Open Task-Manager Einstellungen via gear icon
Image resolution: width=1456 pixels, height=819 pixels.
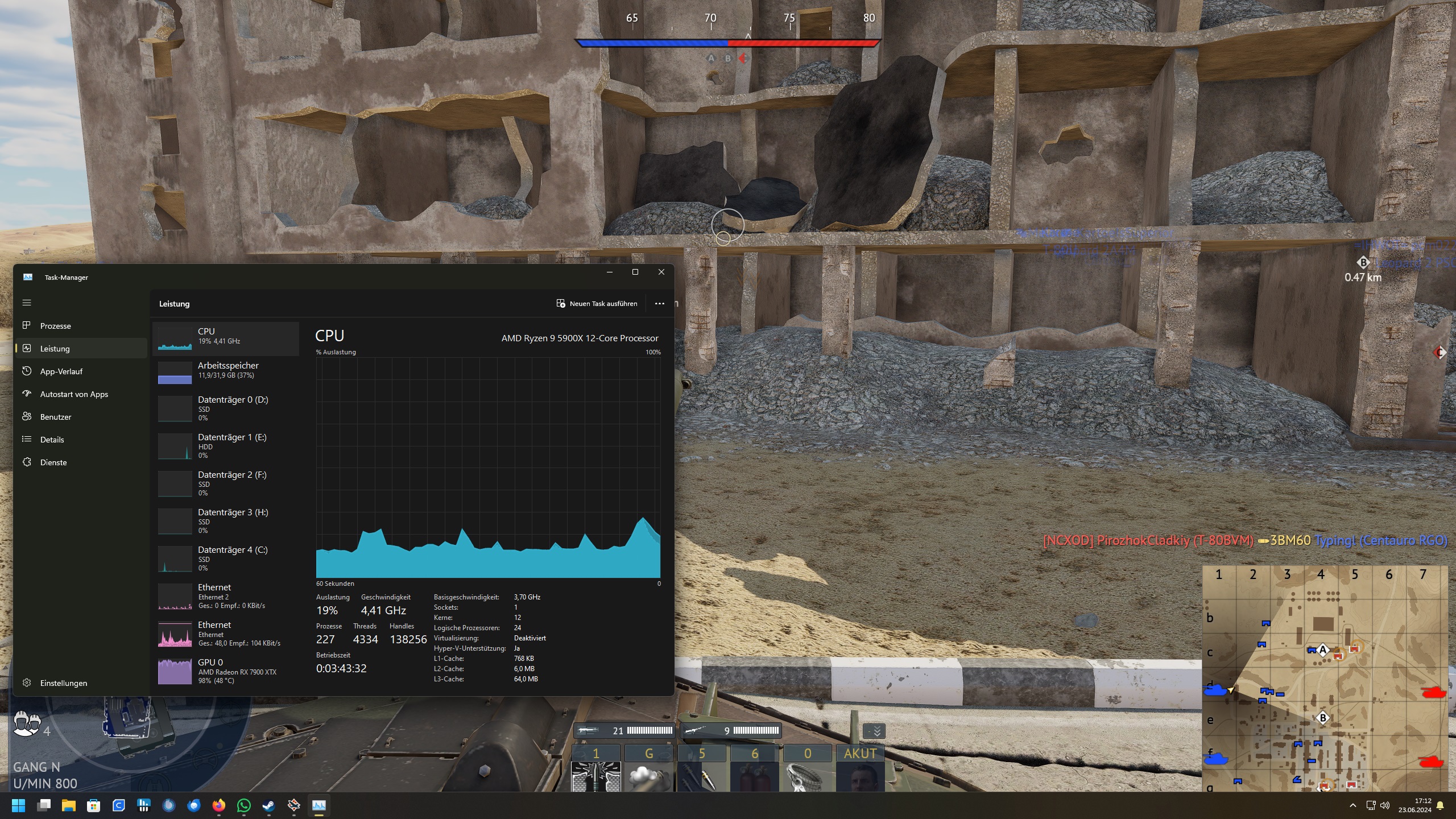tap(27, 683)
